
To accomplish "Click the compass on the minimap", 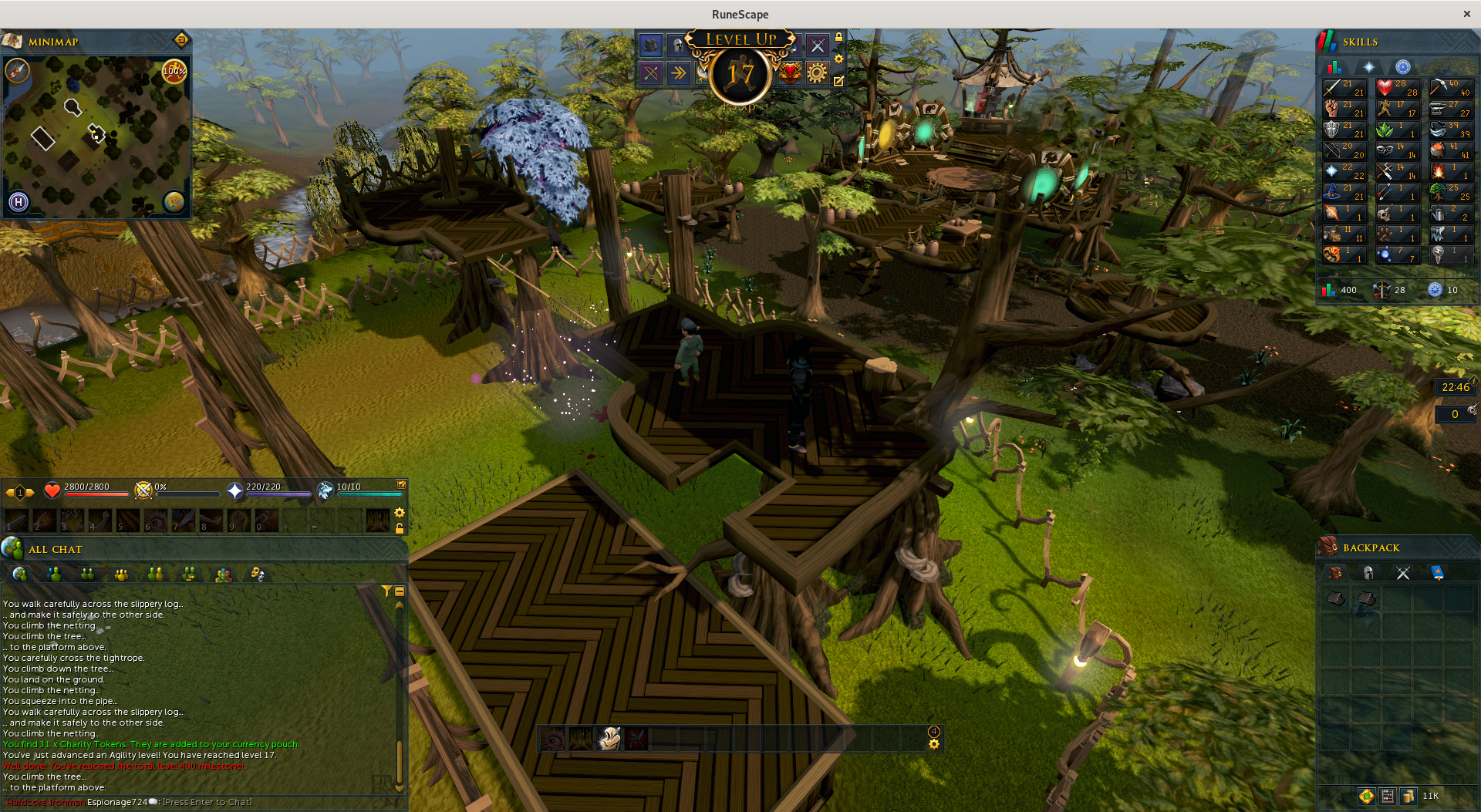I will (17, 71).
